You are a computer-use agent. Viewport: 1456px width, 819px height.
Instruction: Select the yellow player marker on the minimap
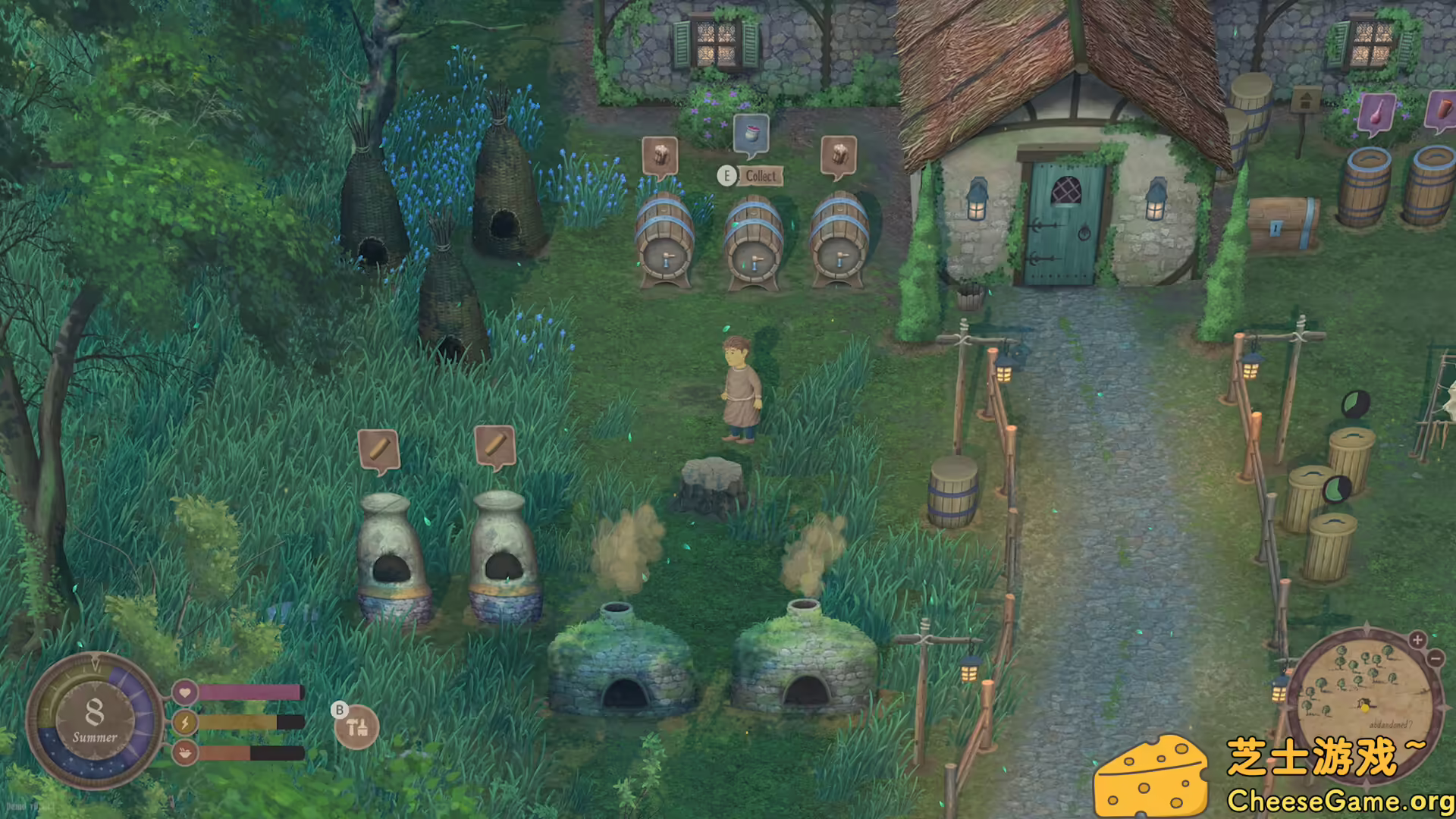click(1365, 708)
